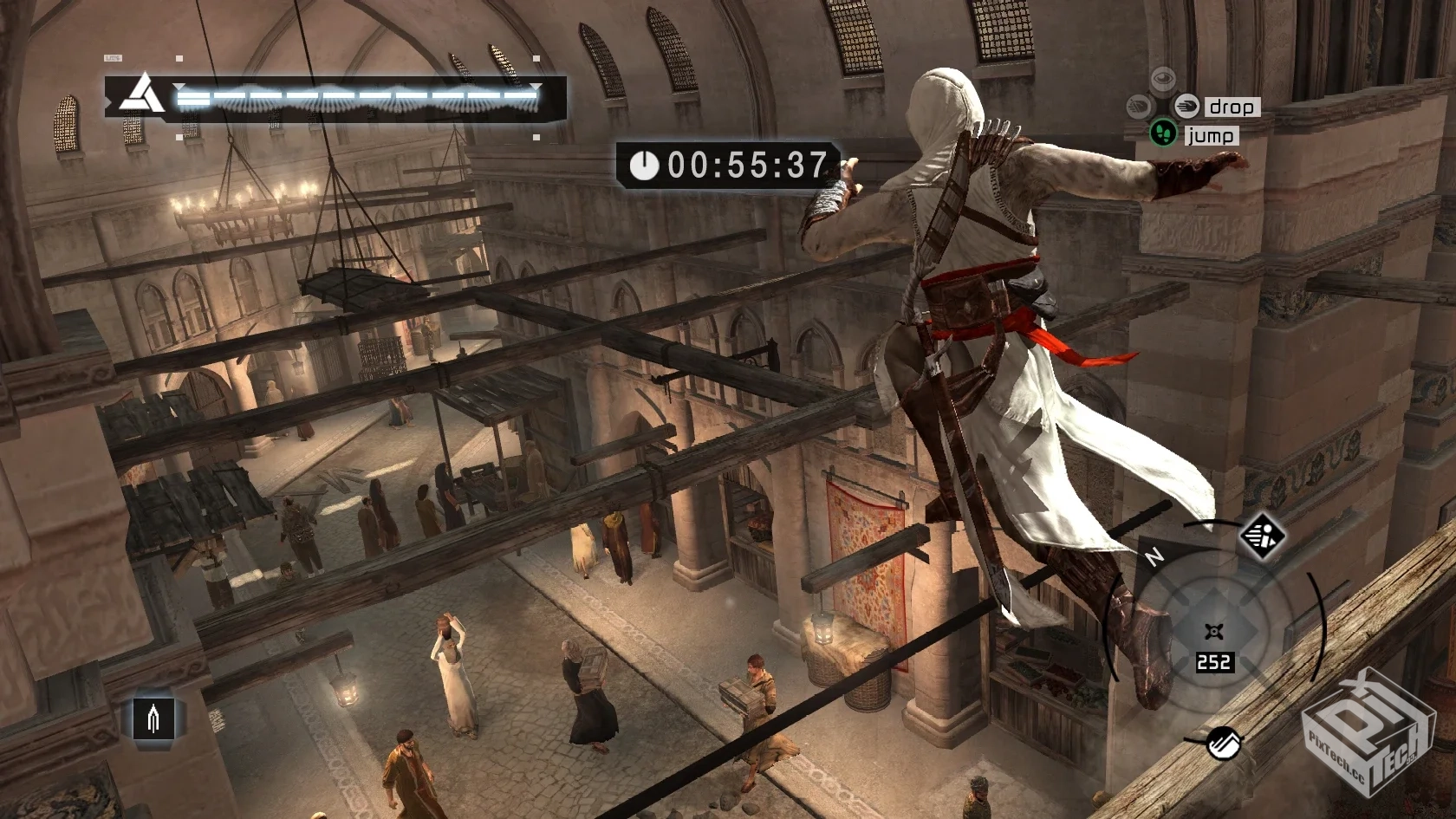
Task: Click the round icon below the minimap
Action: pos(1225,744)
